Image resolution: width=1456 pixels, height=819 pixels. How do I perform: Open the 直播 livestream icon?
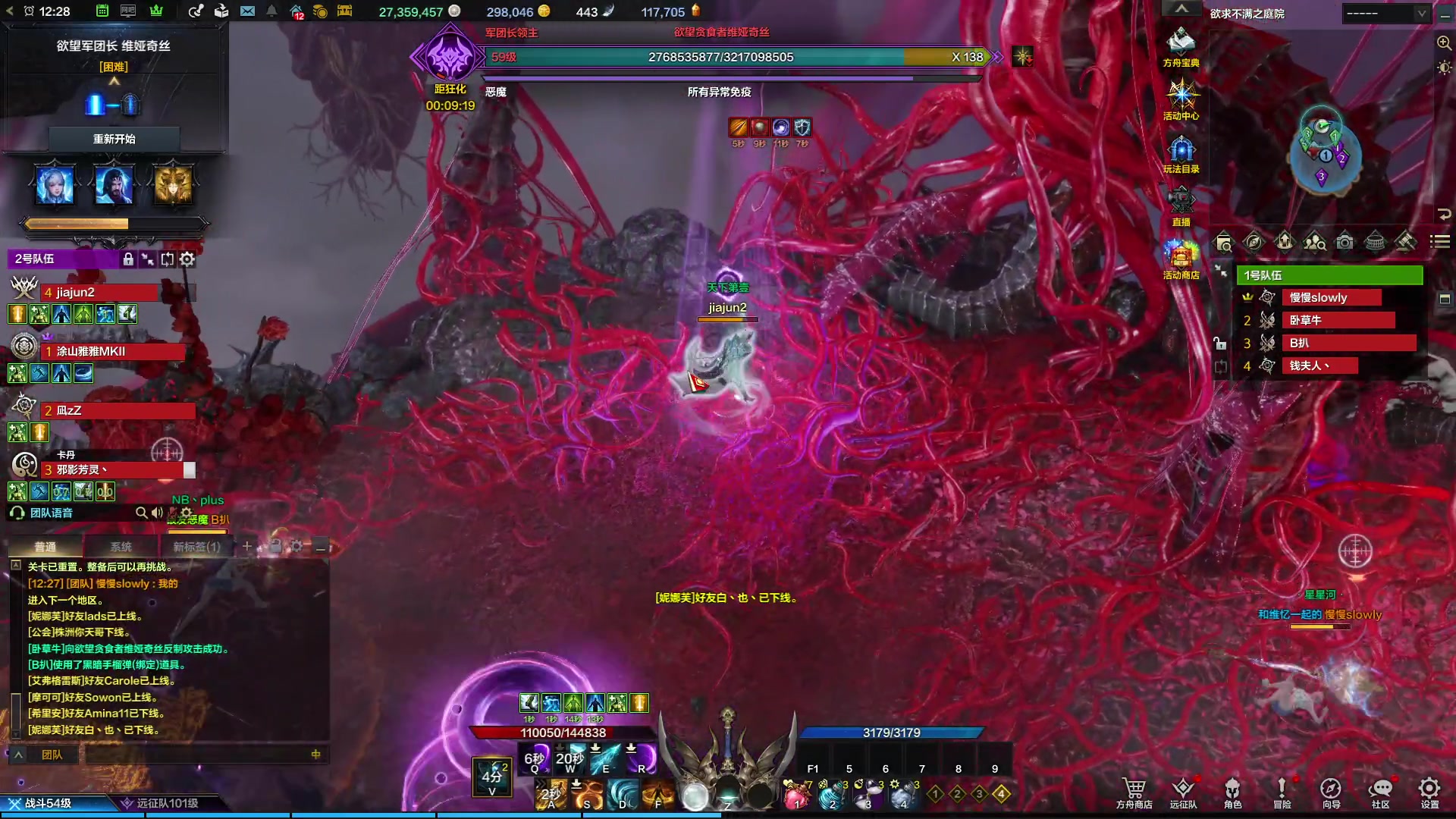point(1181,206)
